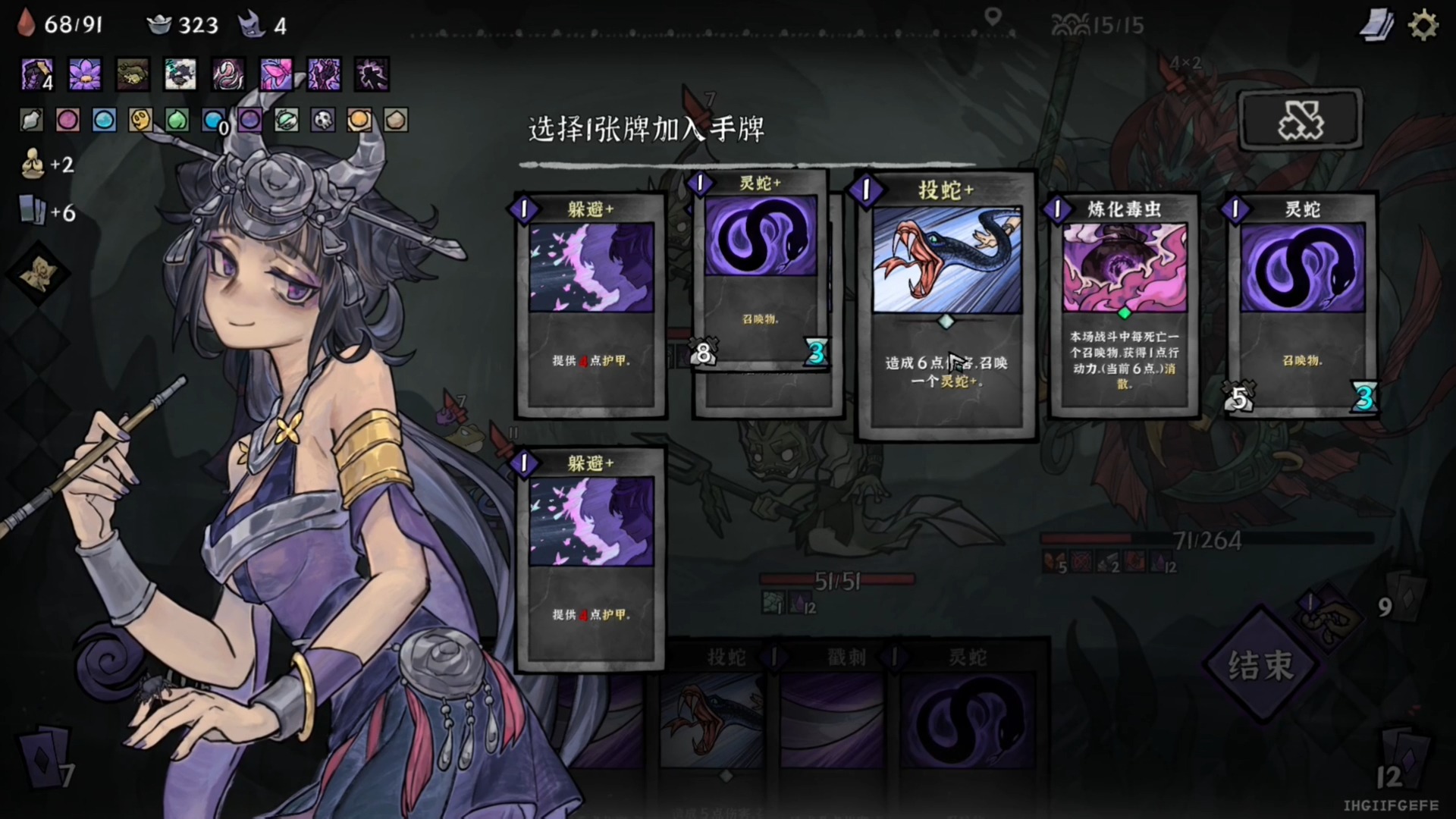Open the settings gear menu
The height and width of the screenshot is (819, 1456).
point(1423,24)
